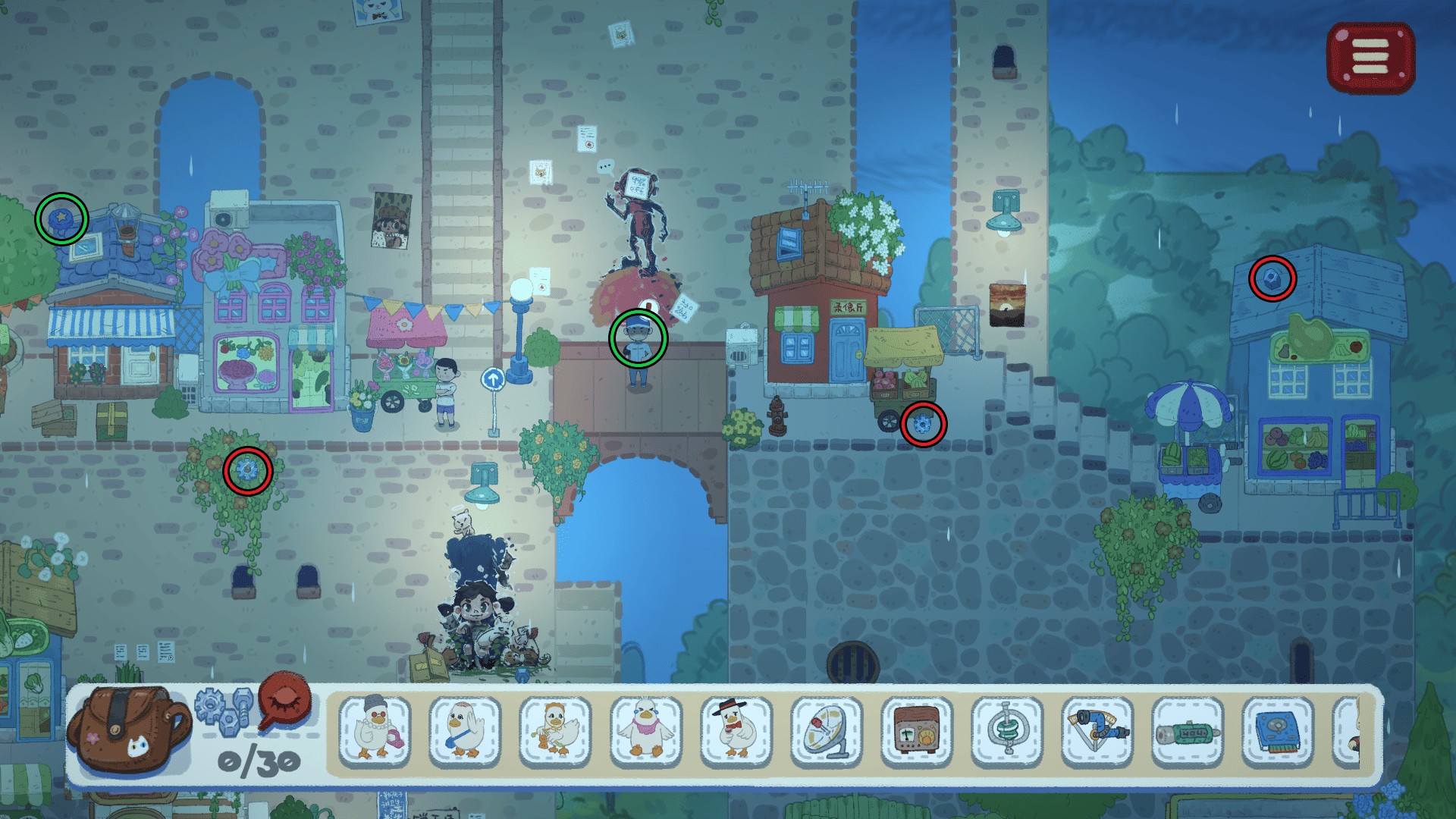Select the duck with pearl necklace and purse
Image resolution: width=1456 pixels, height=819 pixels.
point(375,730)
